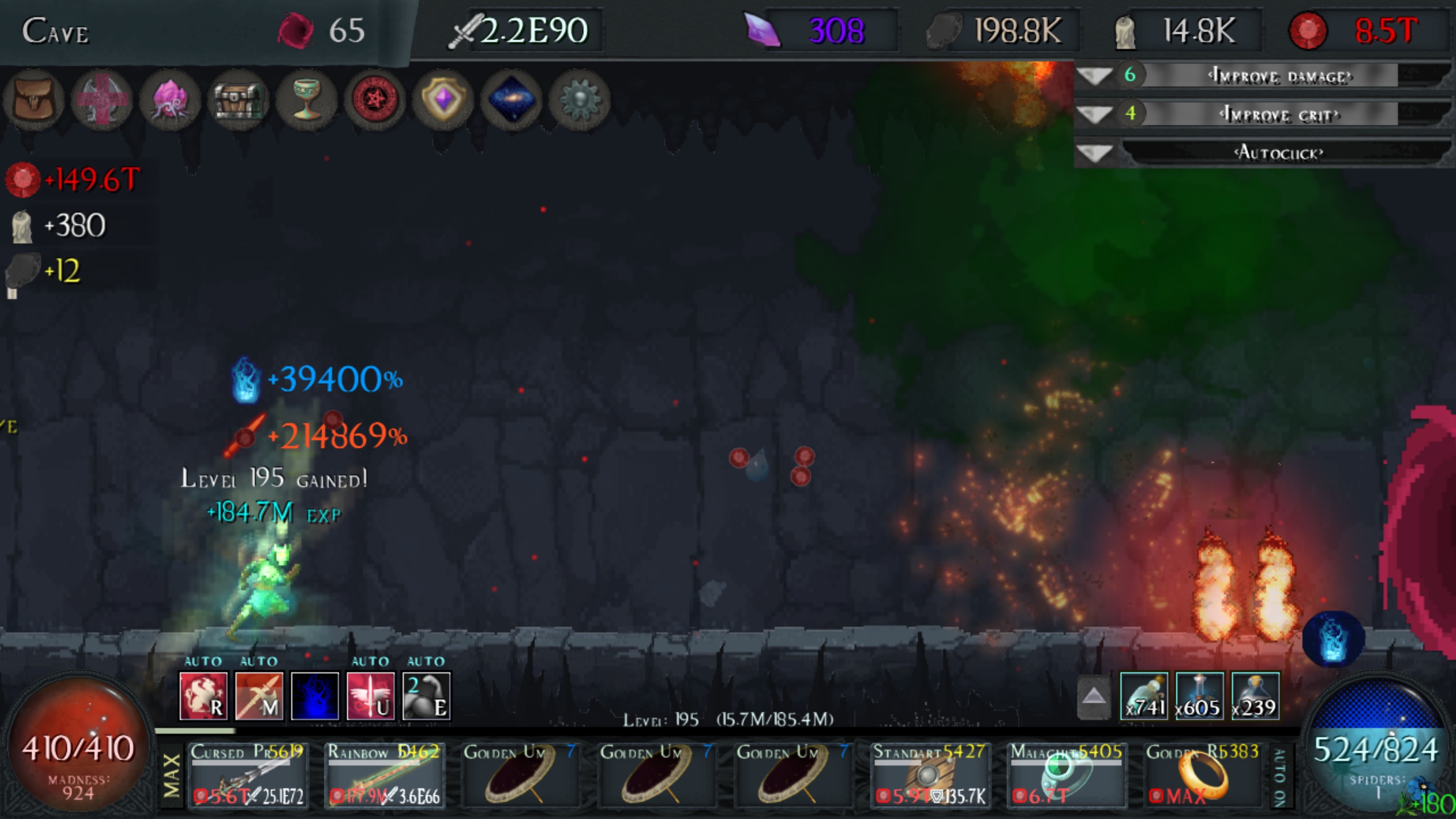Open the galaxy diamond icon
Image resolution: width=1456 pixels, height=819 pixels.
pos(512,101)
